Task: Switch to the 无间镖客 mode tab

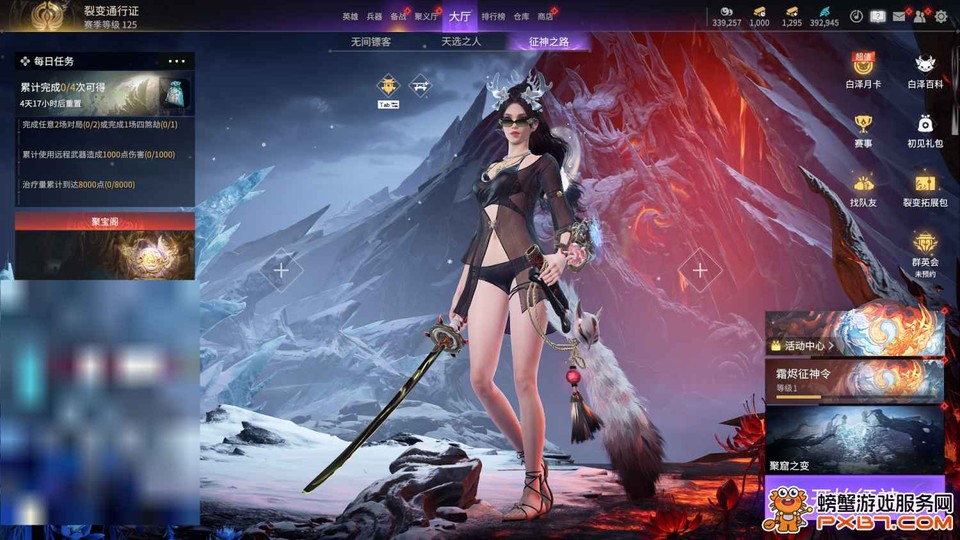Action: click(370, 42)
